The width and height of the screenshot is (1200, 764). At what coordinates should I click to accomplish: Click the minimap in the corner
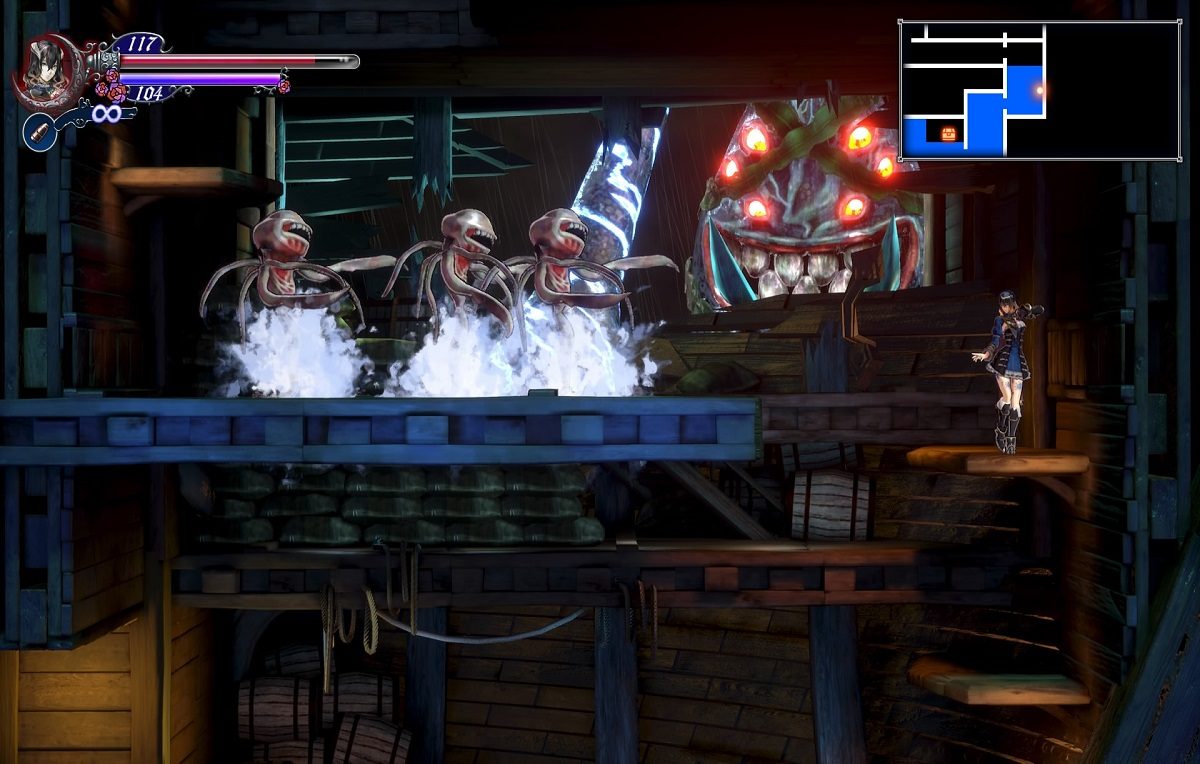coord(1038,91)
